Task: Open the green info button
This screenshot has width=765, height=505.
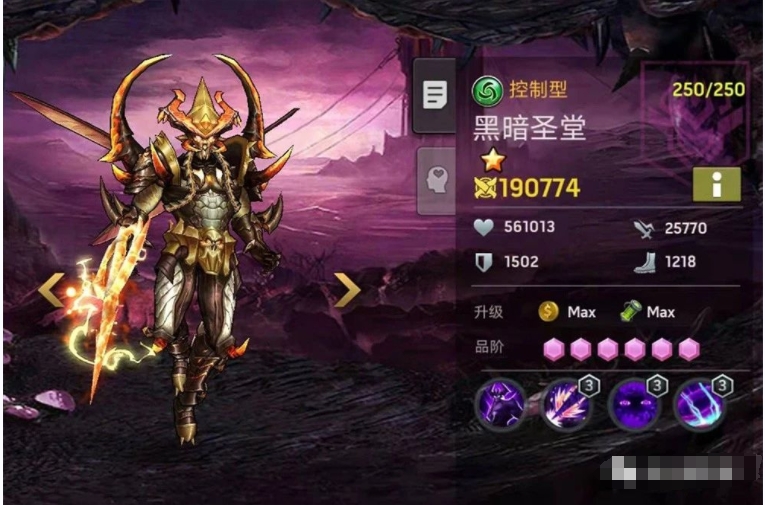Action: tap(716, 184)
